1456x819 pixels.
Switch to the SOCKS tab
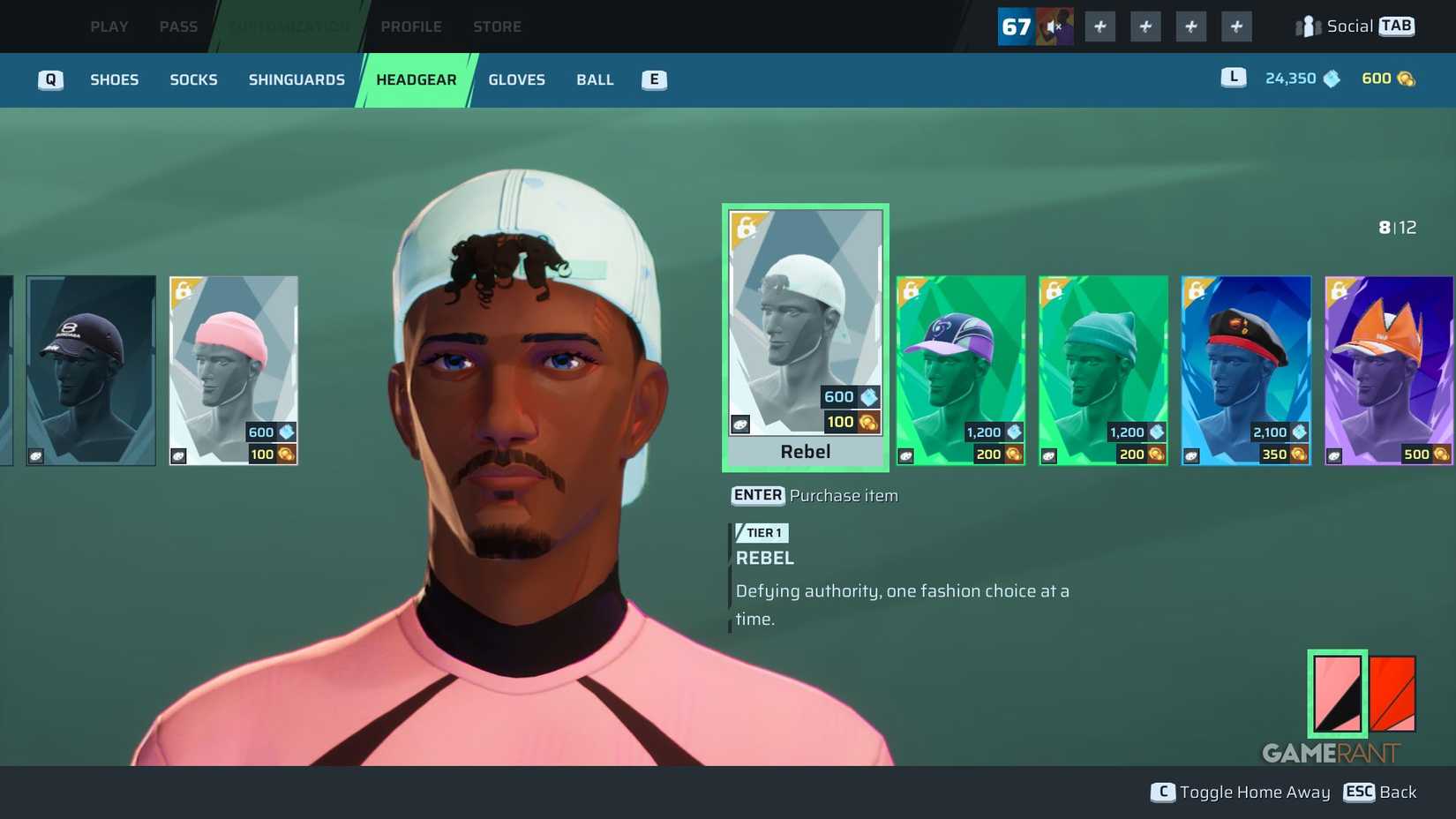tap(193, 79)
